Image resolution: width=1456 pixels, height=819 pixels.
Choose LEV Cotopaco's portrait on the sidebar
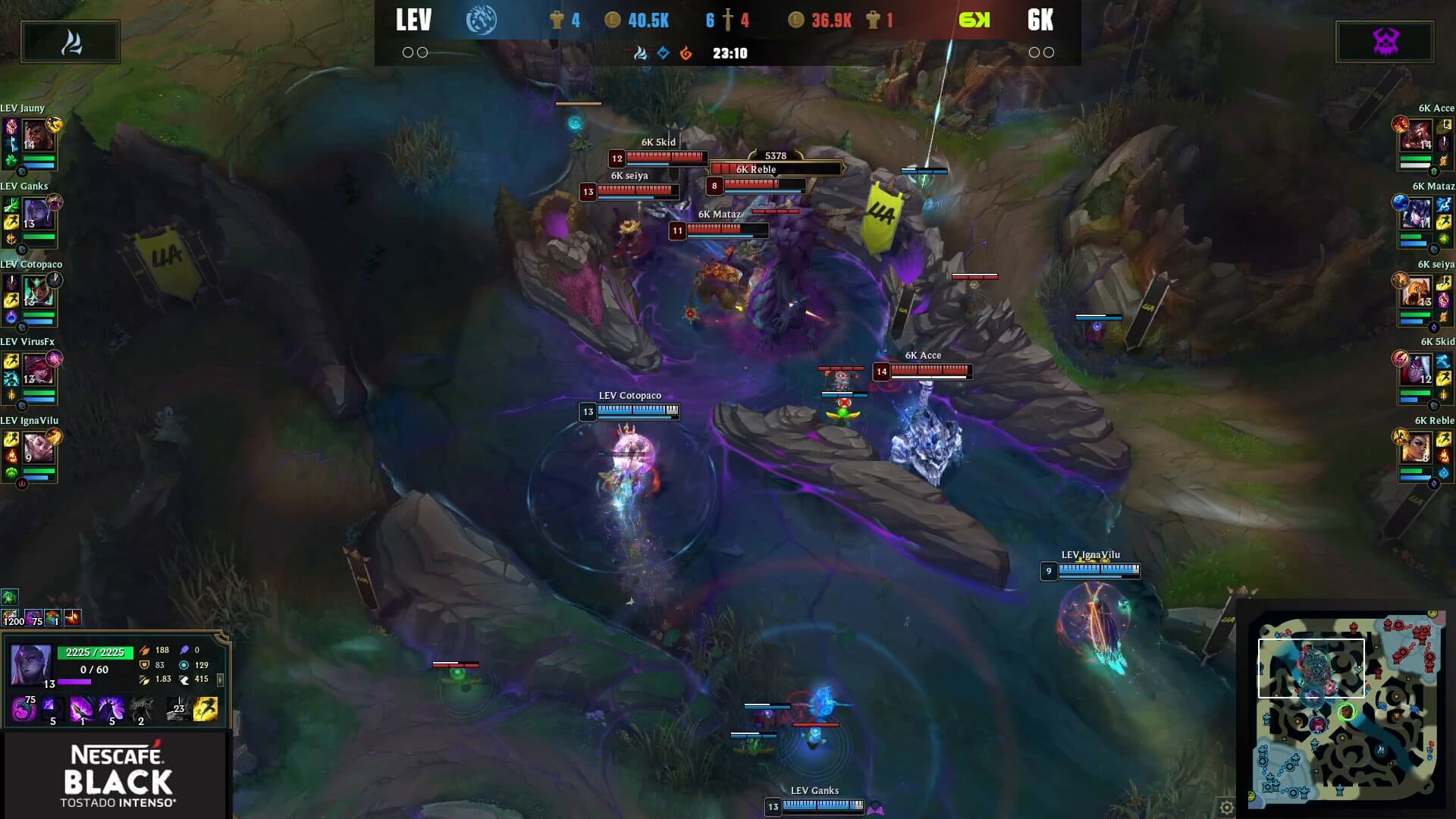(38, 292)
